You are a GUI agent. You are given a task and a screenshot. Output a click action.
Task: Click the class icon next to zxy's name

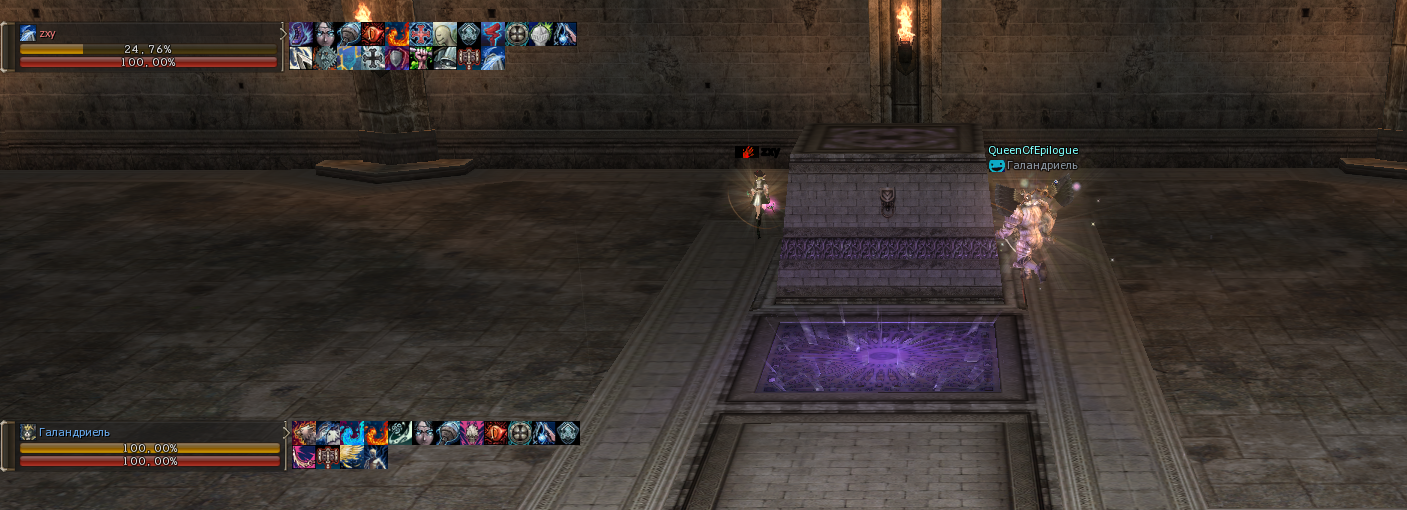click(28, 33)
